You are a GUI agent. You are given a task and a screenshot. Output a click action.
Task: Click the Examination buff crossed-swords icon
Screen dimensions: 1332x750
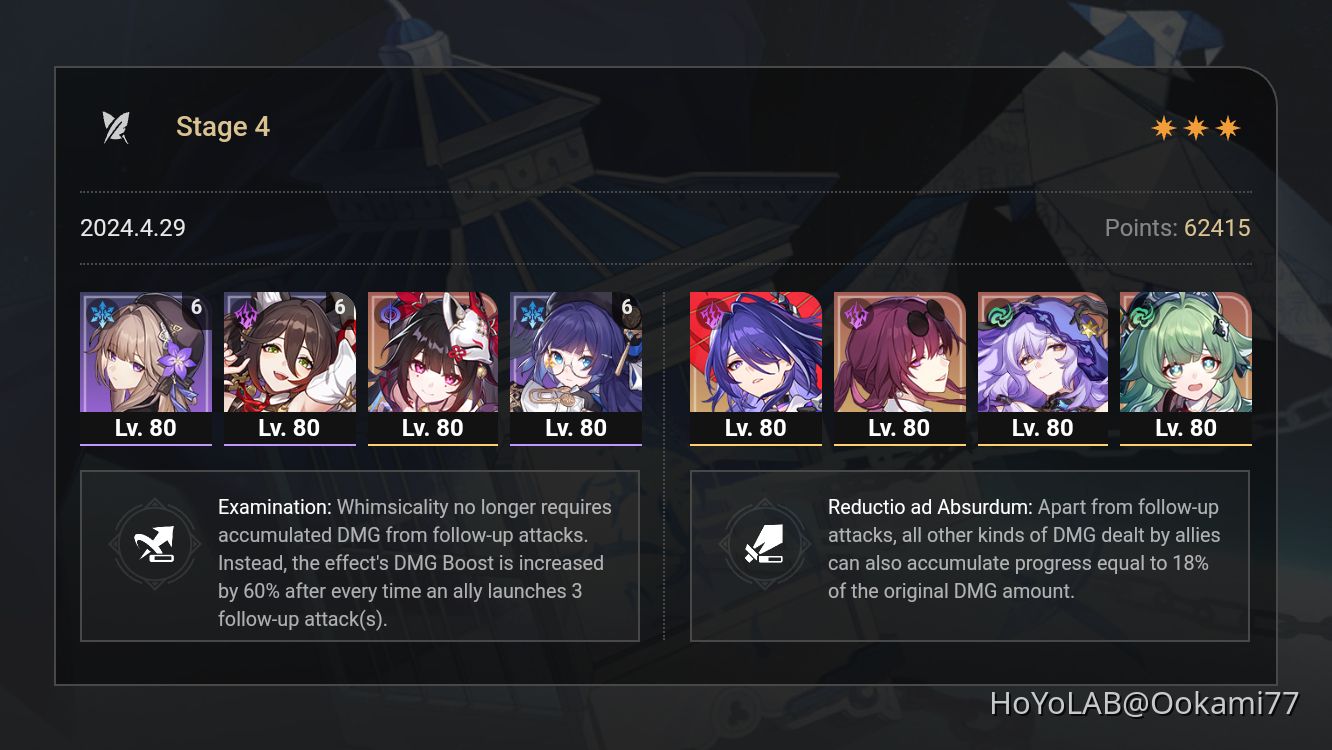tap(155, 545)
